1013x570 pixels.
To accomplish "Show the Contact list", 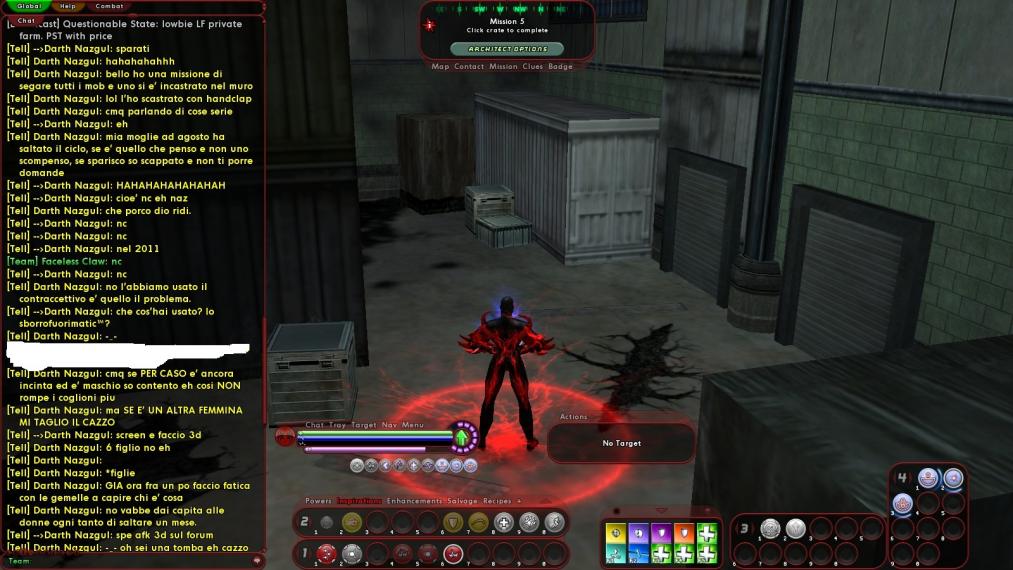I will click(x=469, y=67).
